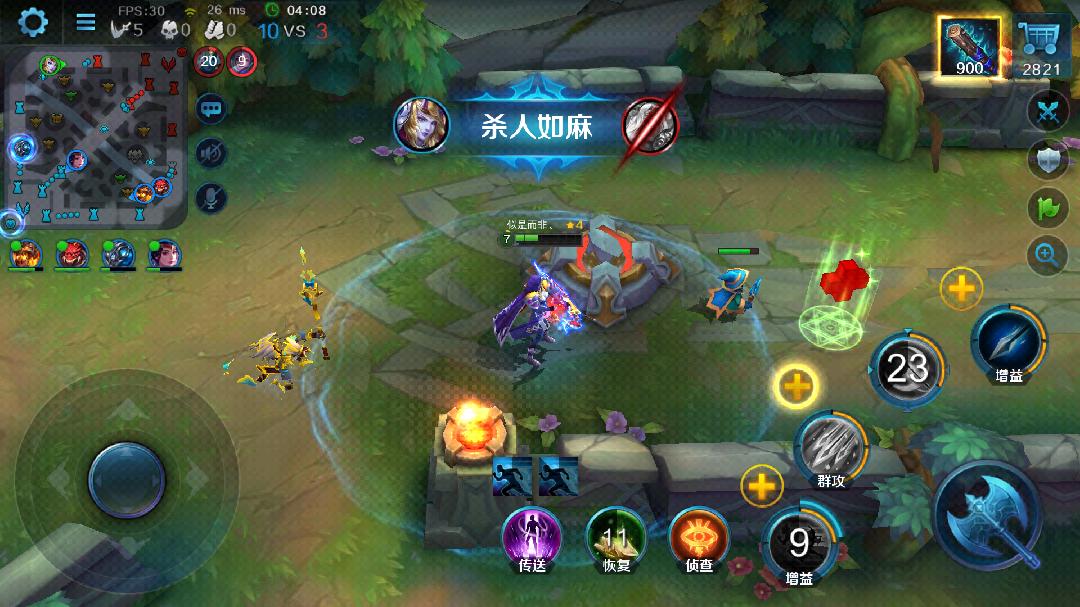The width and height of the screenshot is (1080, 607).
Task: Toggle the muted speaker icon
Action: [211, 153]
